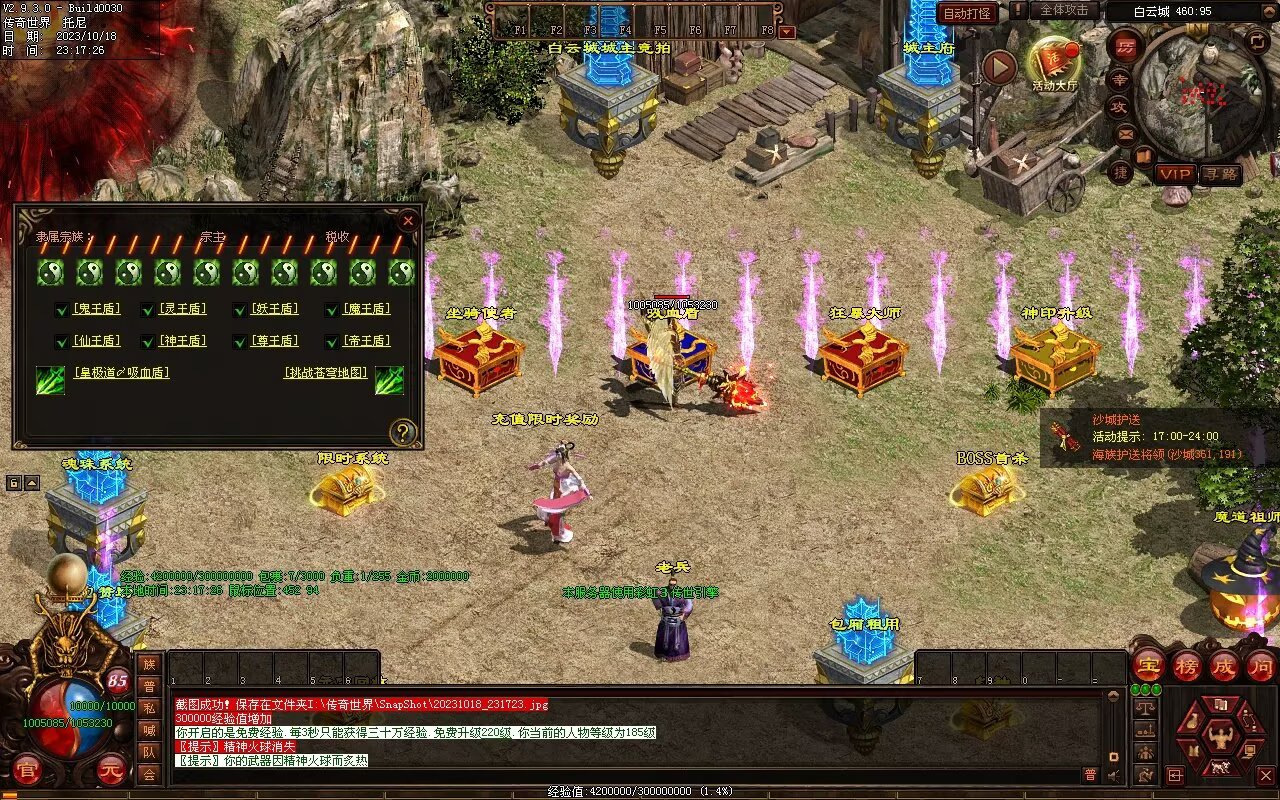Open the 皇极道 吸血盾 link
1280x800 pixels.
pos(121,373)
